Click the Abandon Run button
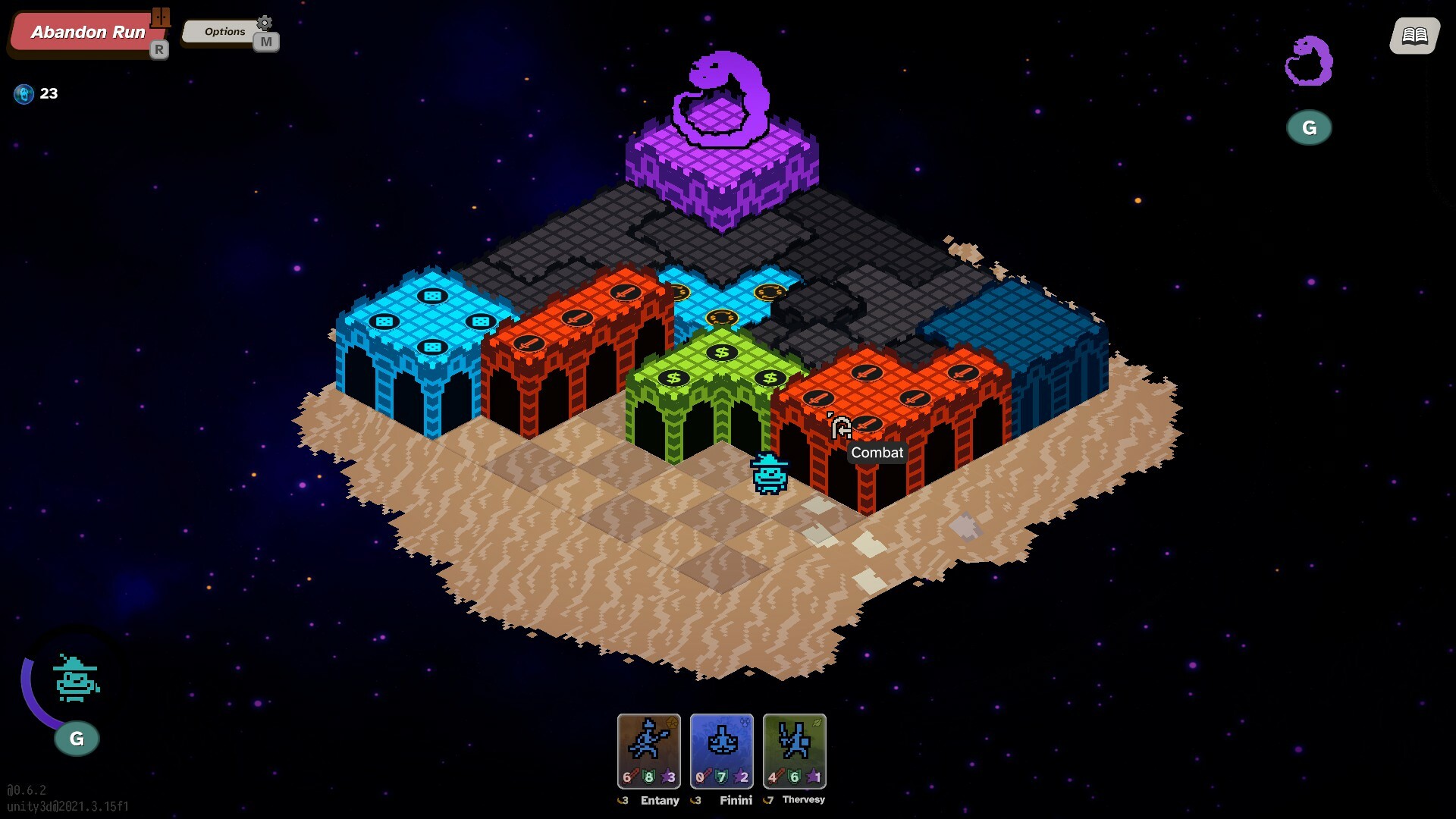 pos(86,33)
